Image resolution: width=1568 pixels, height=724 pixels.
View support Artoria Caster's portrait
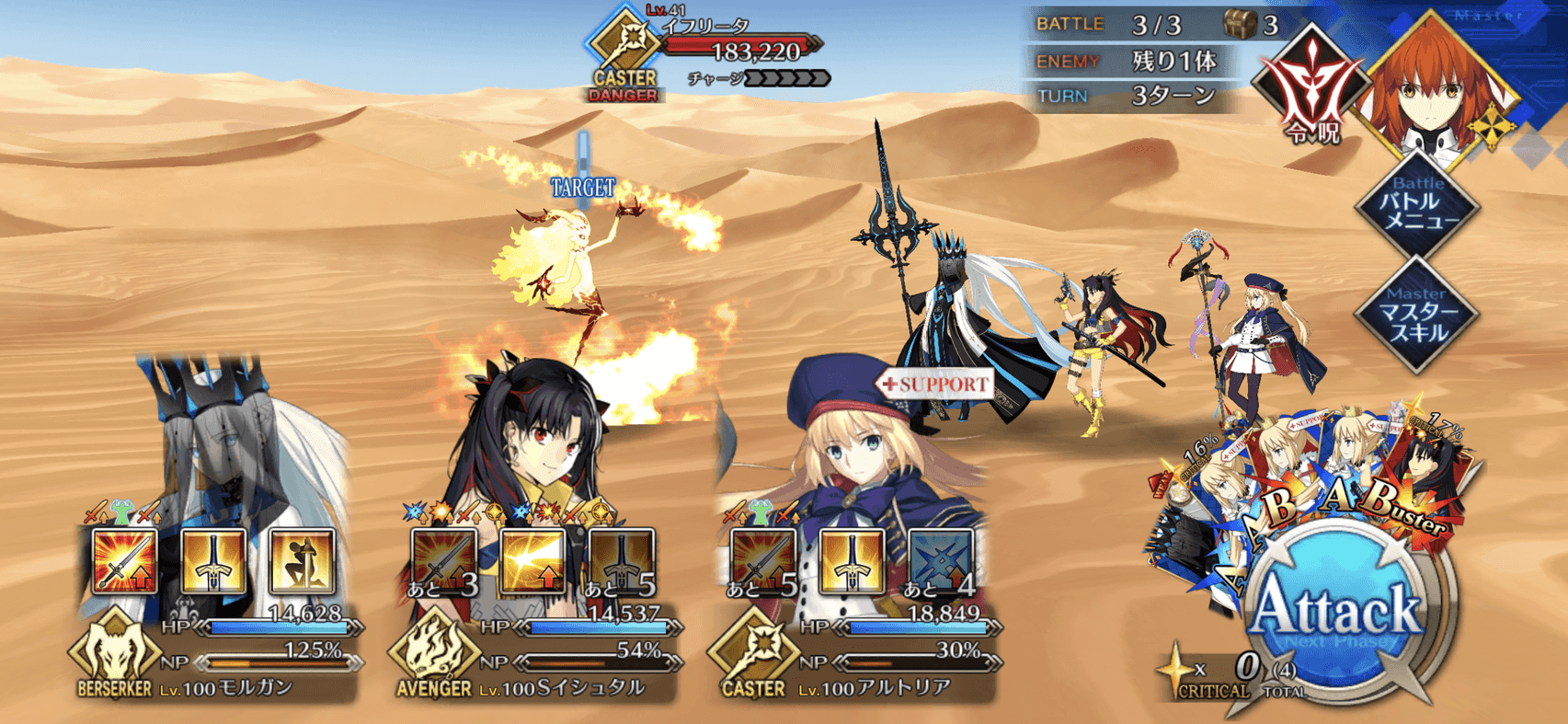pyautogui.click(x=855, y=442)
